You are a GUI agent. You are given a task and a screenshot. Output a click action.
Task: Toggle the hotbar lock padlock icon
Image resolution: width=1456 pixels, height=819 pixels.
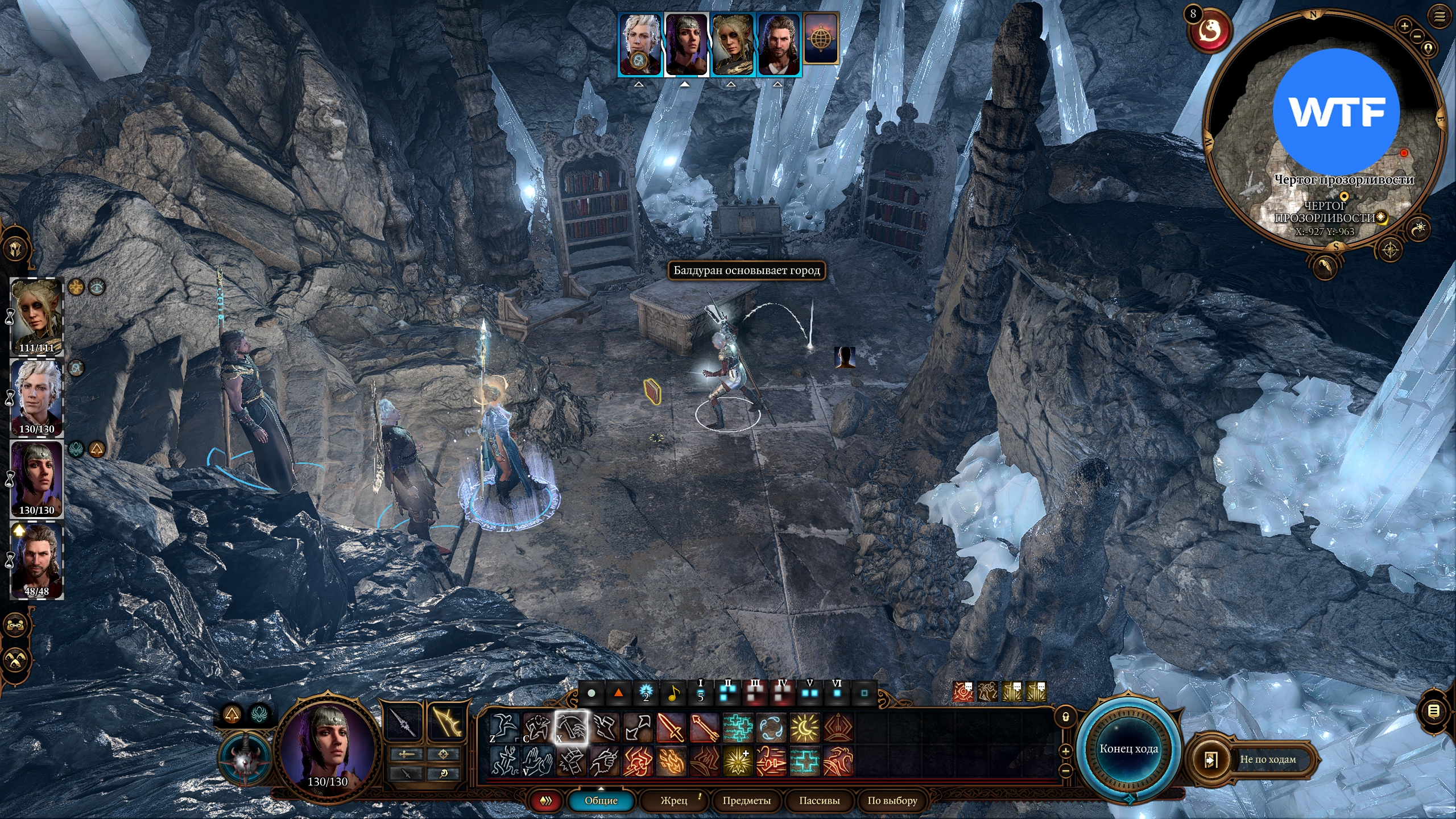[x=1066, y=717]
